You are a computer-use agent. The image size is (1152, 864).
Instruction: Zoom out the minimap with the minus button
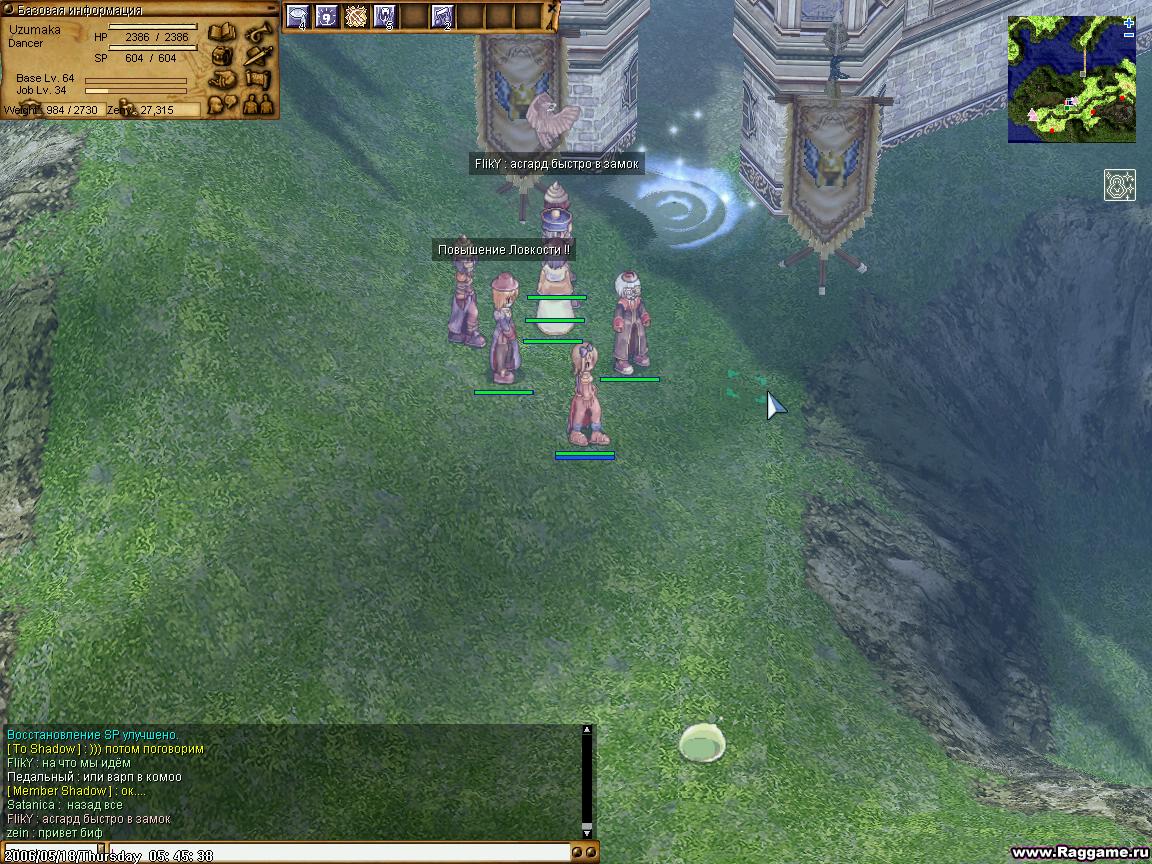pyautogui.click(x=1129, y=35)
